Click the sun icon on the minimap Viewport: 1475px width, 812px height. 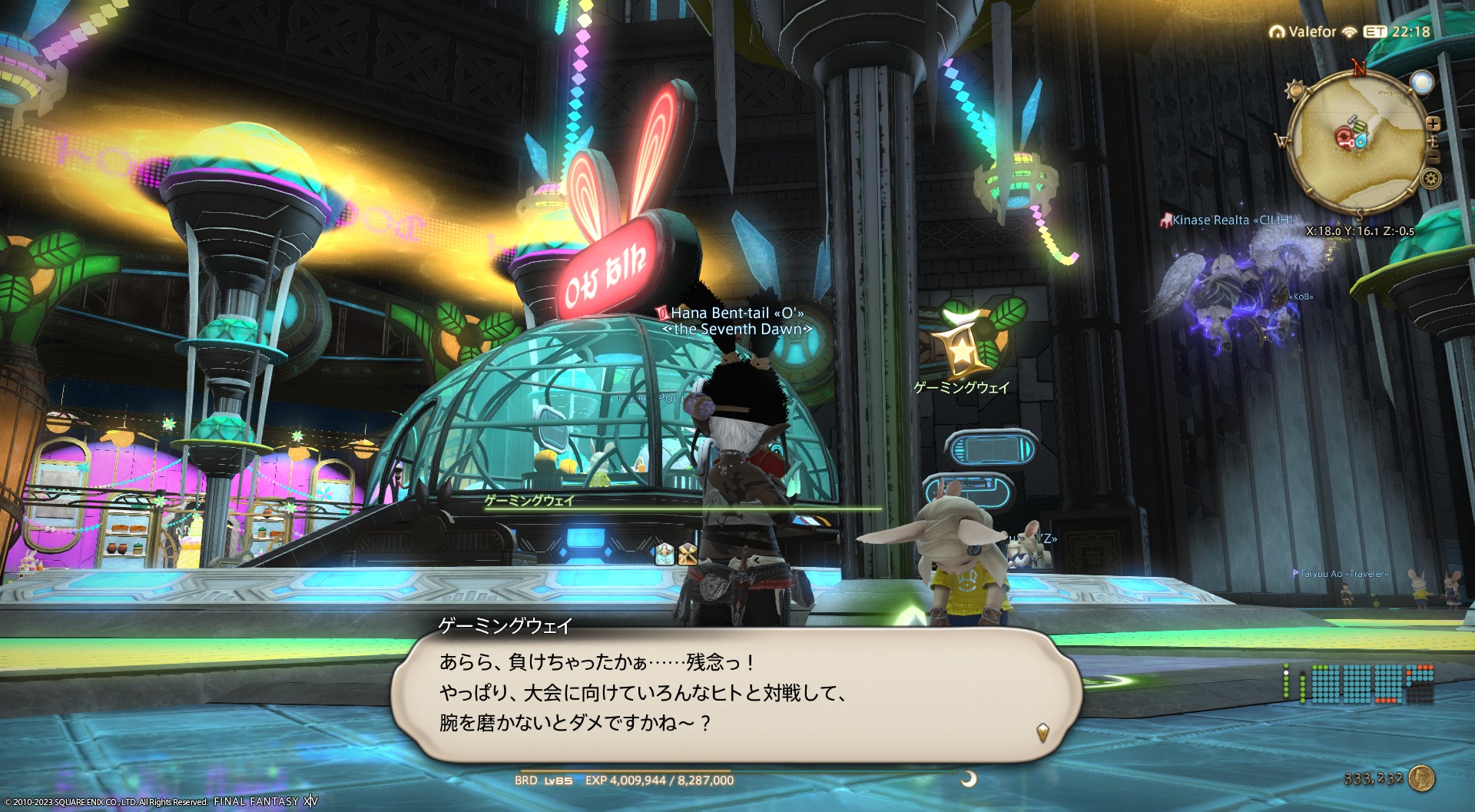[1295, 90]
